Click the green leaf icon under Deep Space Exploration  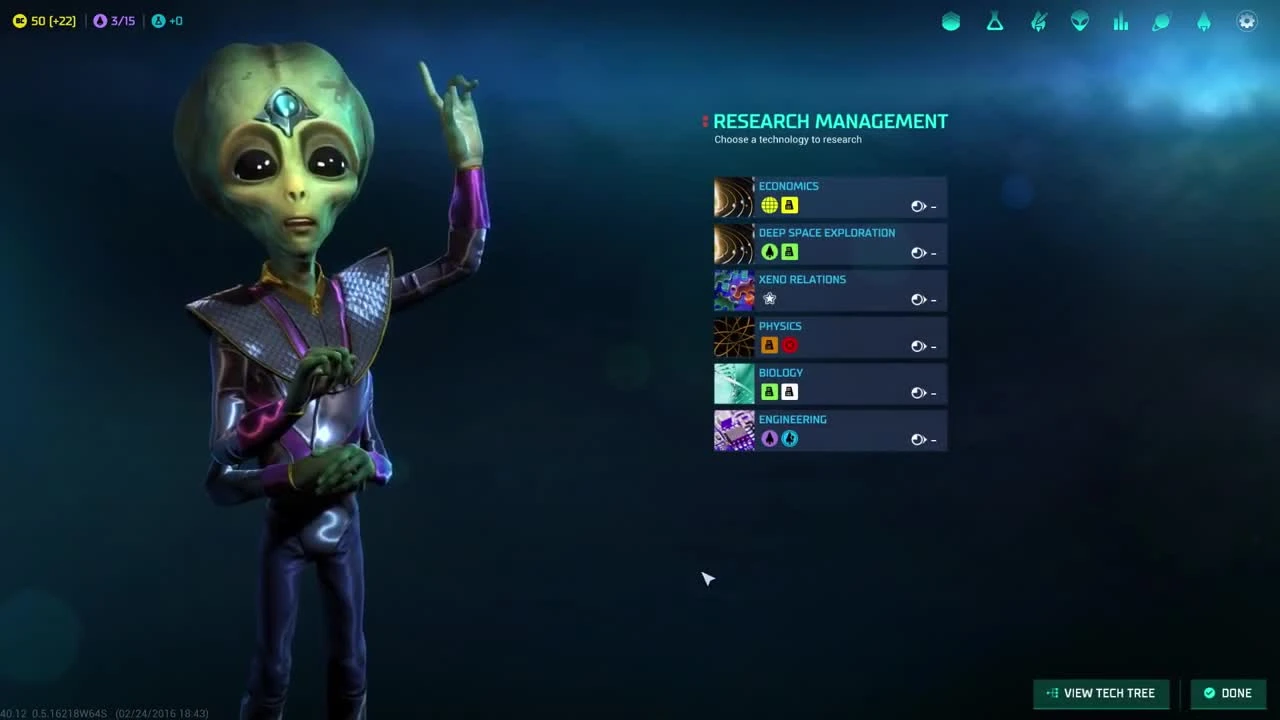point(769,252)
